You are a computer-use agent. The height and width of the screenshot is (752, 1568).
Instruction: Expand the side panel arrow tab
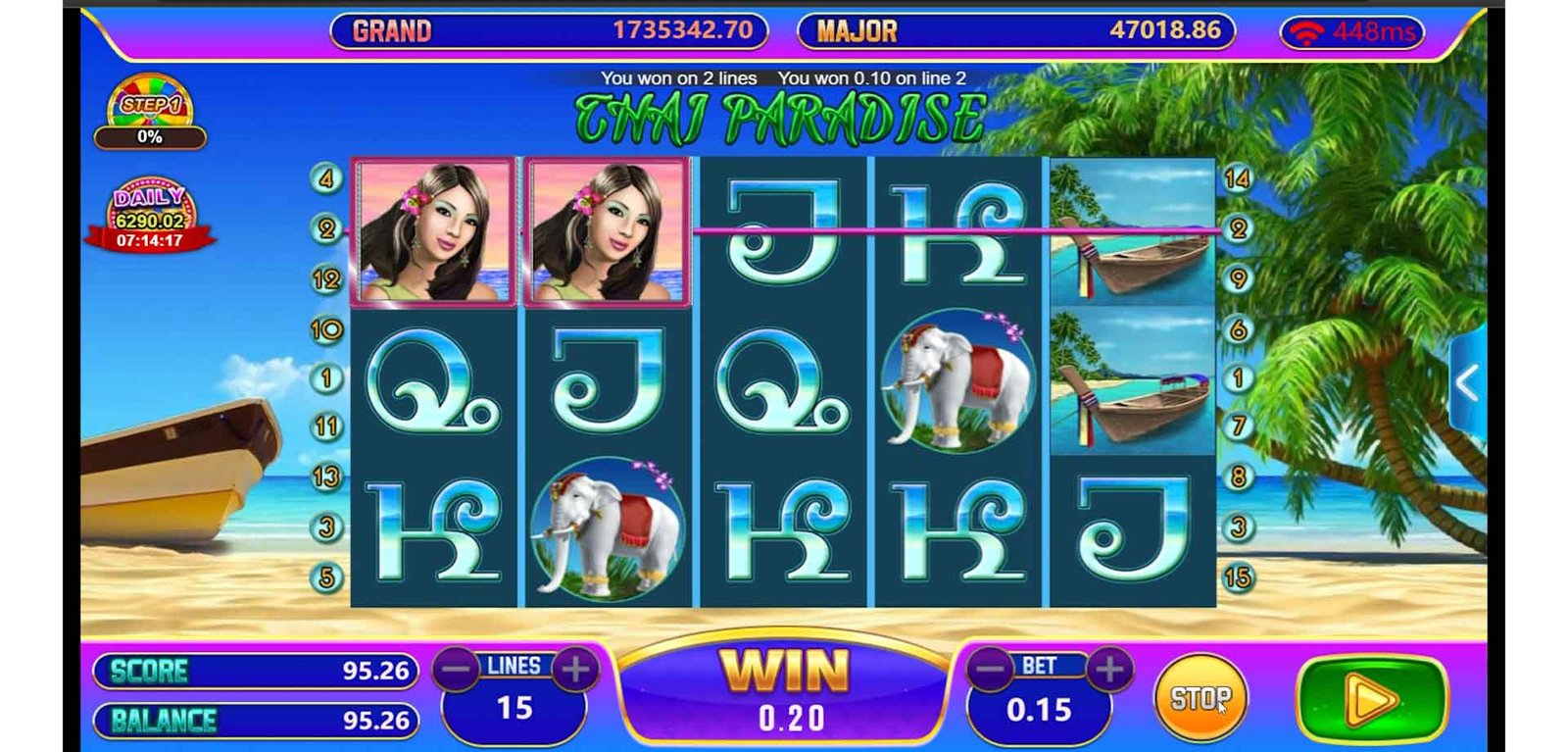[1467, 384]
